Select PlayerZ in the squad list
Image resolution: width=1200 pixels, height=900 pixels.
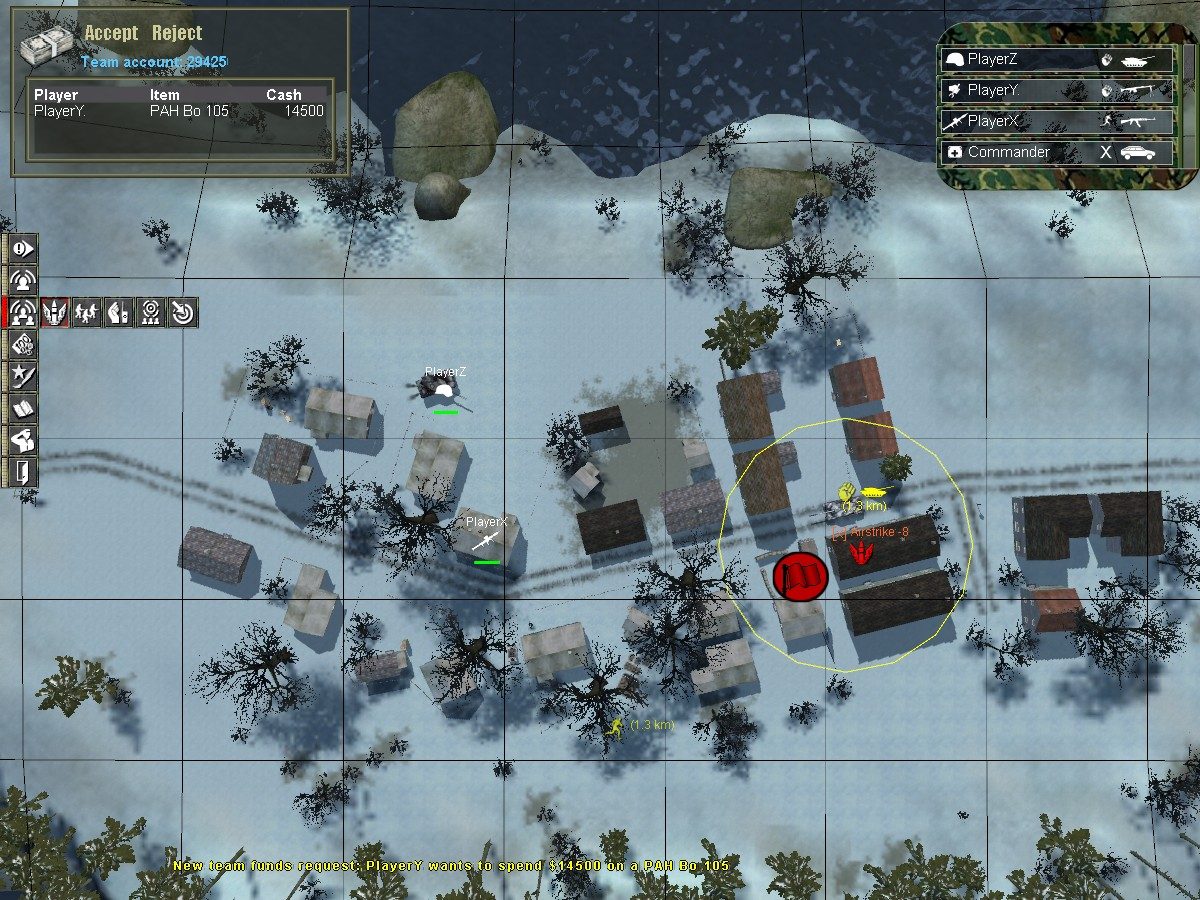pyautogui.click(x=1057, y=60)
